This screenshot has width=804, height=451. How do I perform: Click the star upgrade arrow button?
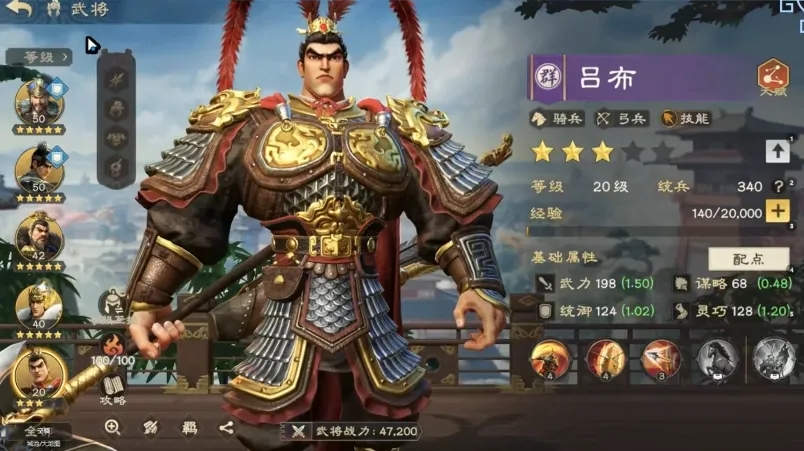pos(777,151)
